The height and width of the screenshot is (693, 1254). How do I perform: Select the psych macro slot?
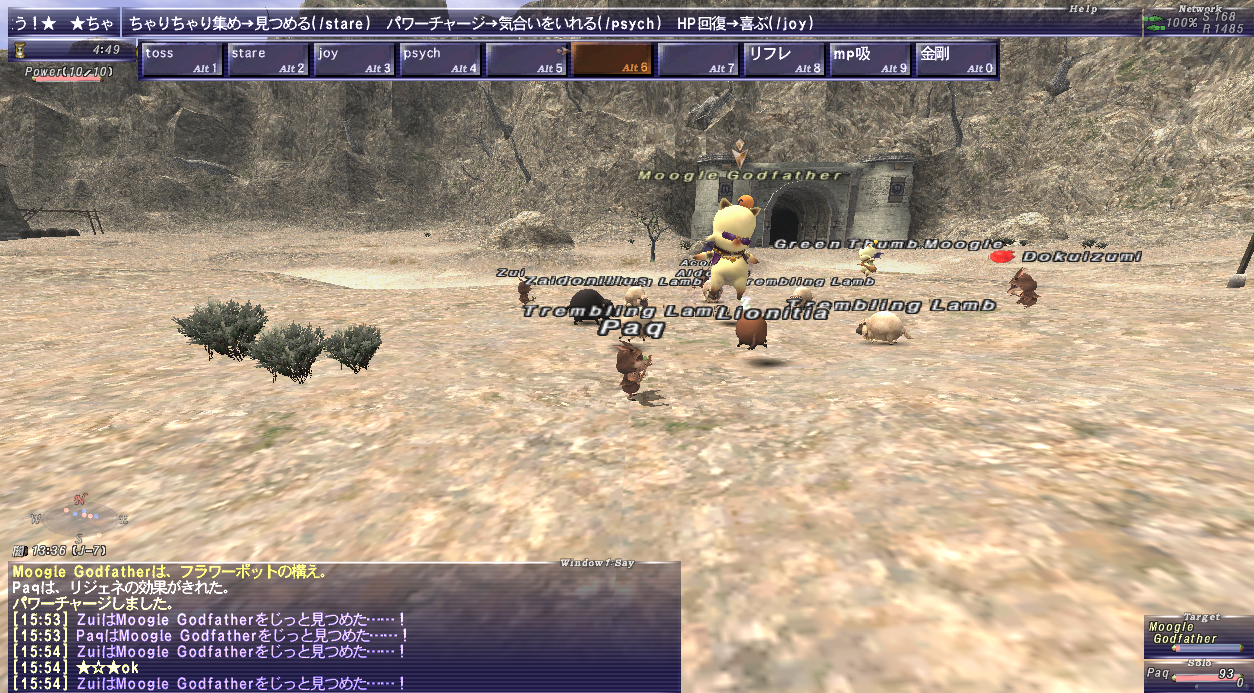[440, 60]
